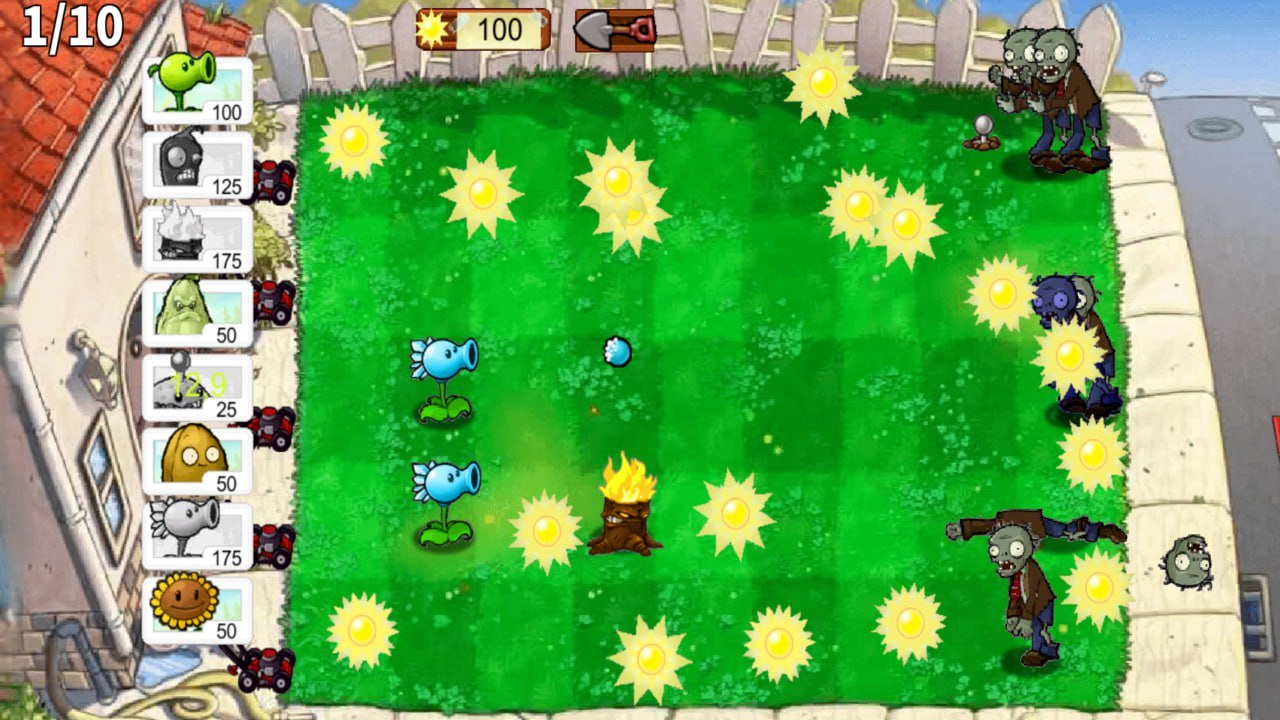Select the Sunflower seed packet
The height and width of the screenshot is (720, 1280).
tap(196, 607)
